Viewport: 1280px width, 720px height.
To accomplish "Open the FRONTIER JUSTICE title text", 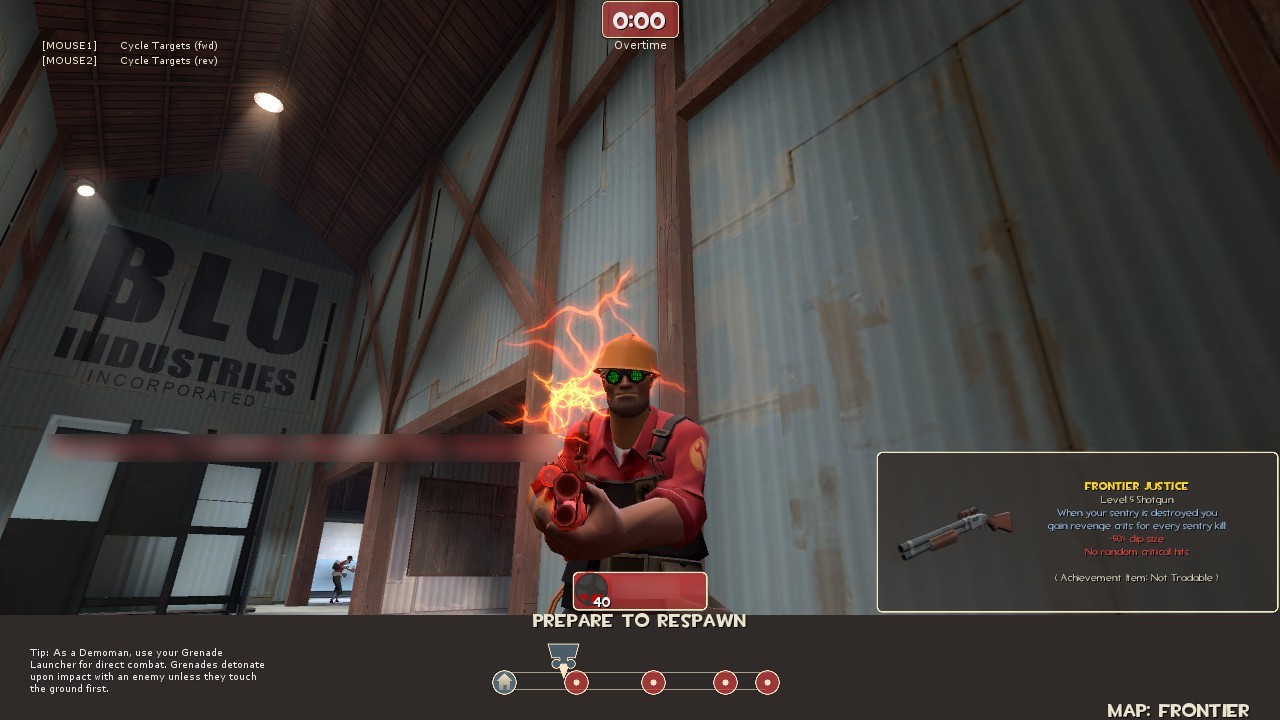I will [1136, 484].
